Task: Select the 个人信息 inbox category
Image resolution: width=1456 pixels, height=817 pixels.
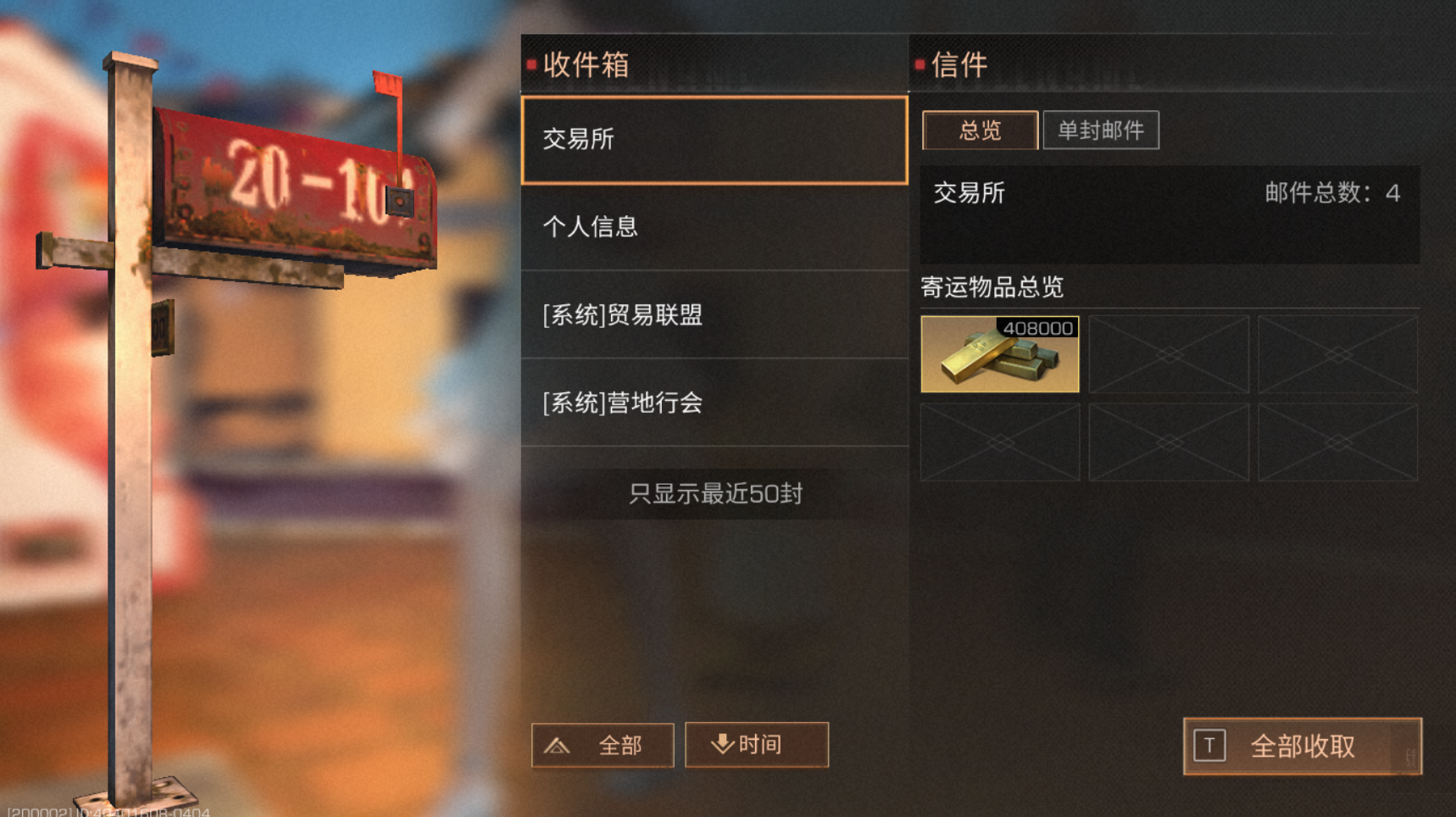Action: tap(714, 227)
